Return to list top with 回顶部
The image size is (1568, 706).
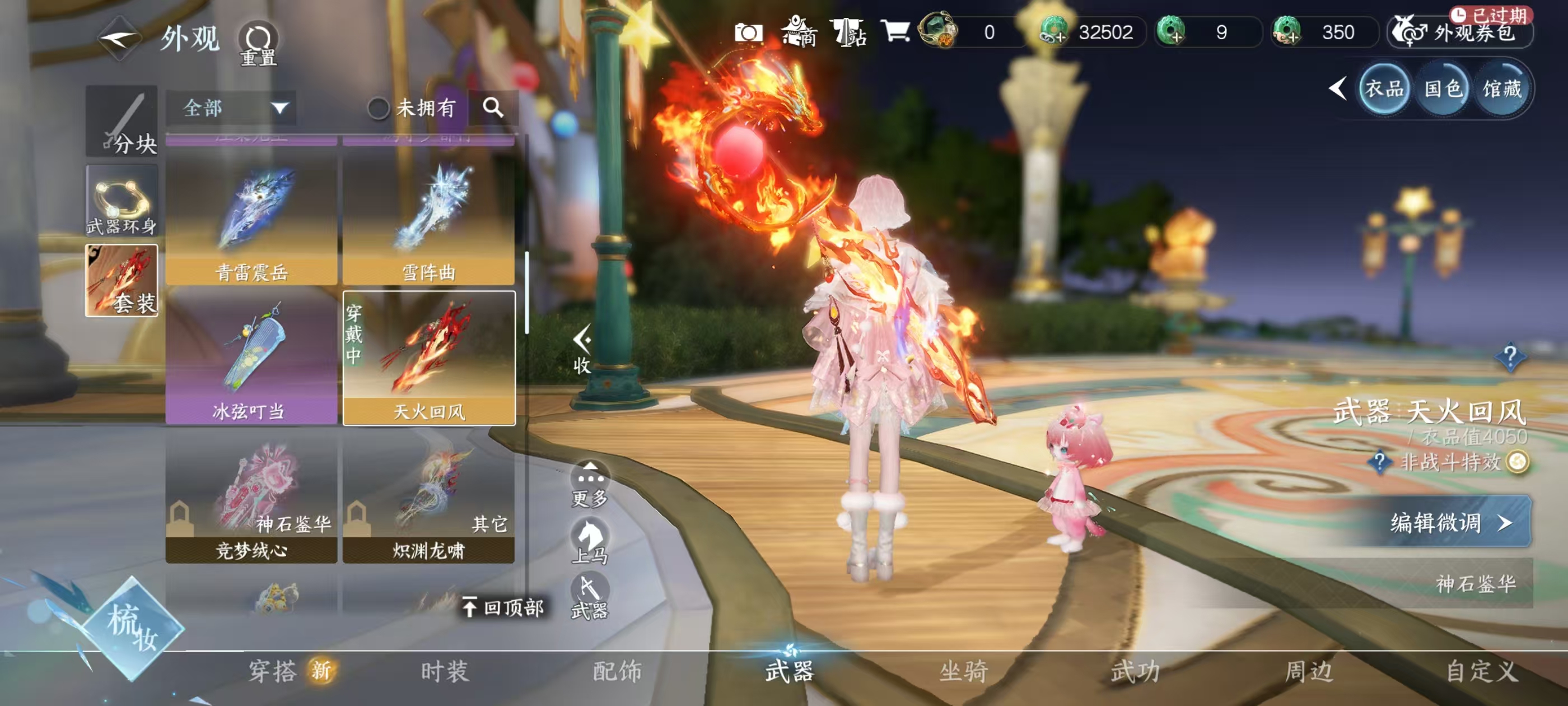pyautogui.click(x=503, y=607)
